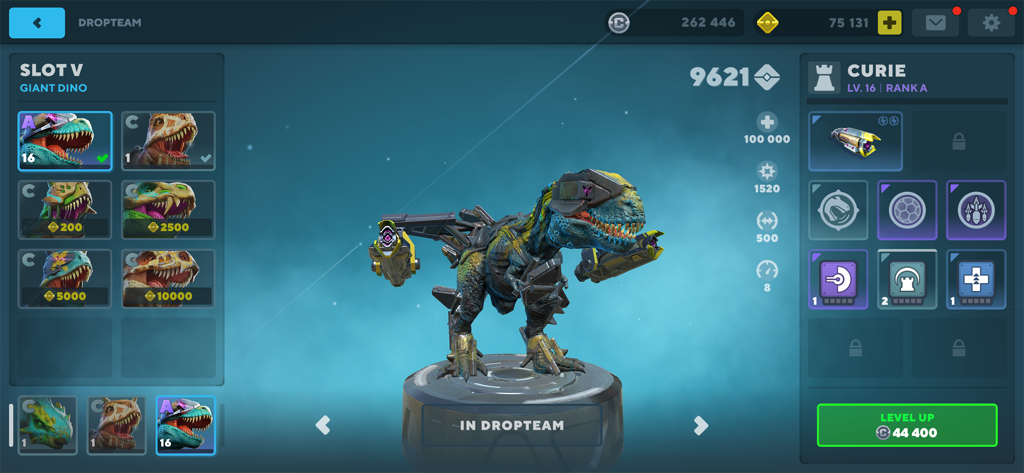Choose the dino skin priced 2500 gold
The height and width of the screenshot is (473, 1024).
(168, 209)
